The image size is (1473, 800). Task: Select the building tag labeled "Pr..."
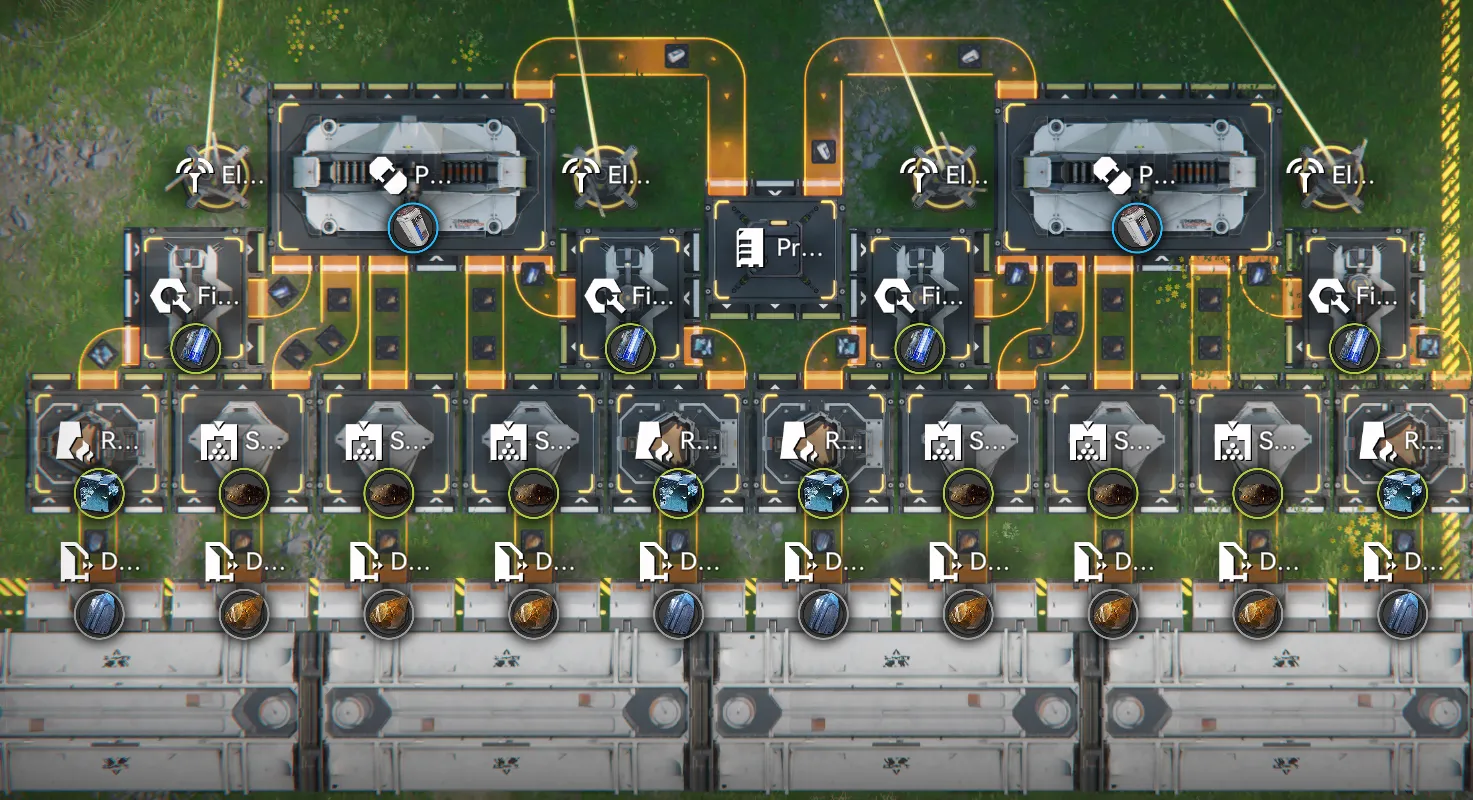click(779, 247)
